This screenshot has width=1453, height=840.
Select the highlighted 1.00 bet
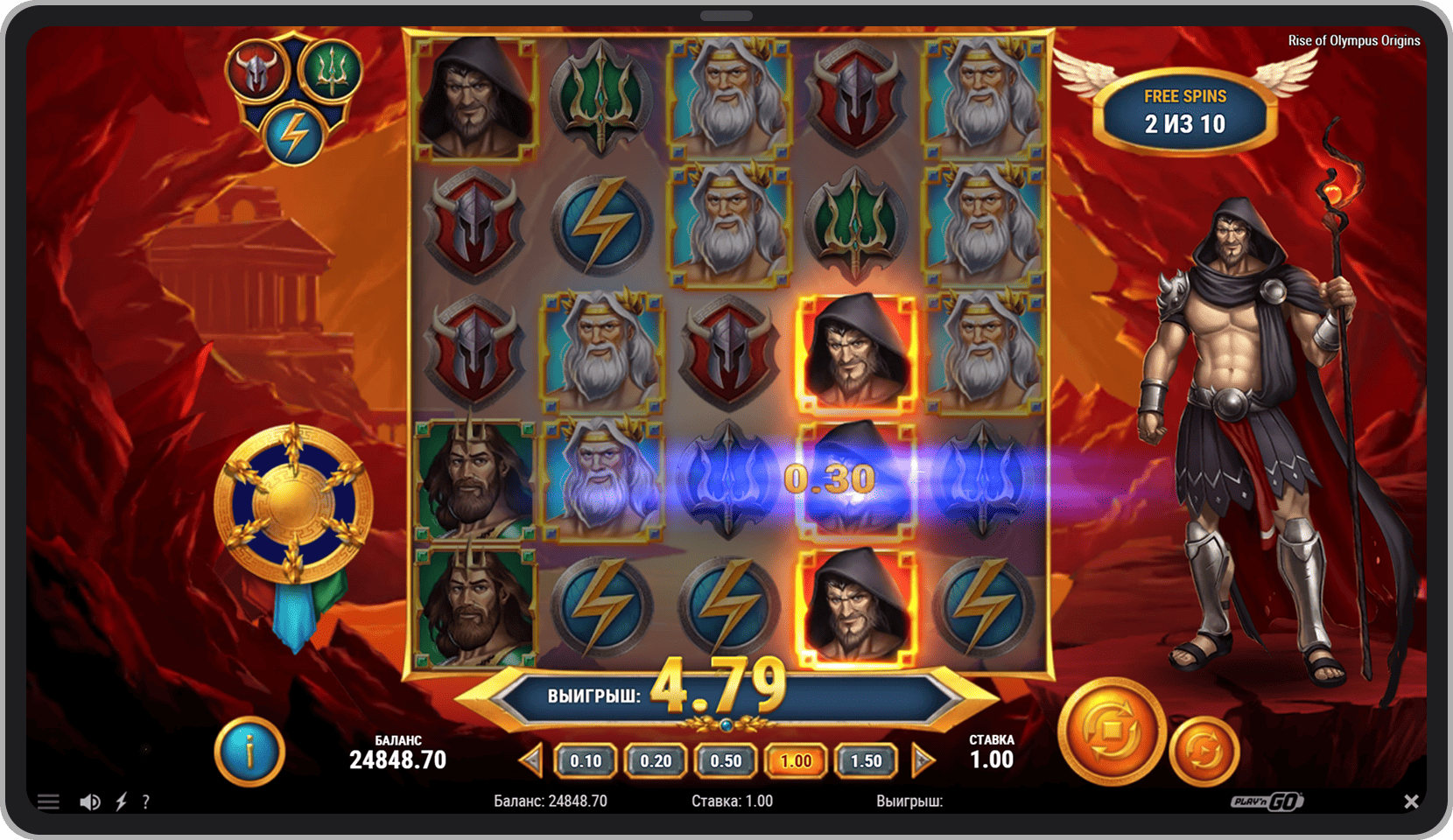[x=796, y=761]
